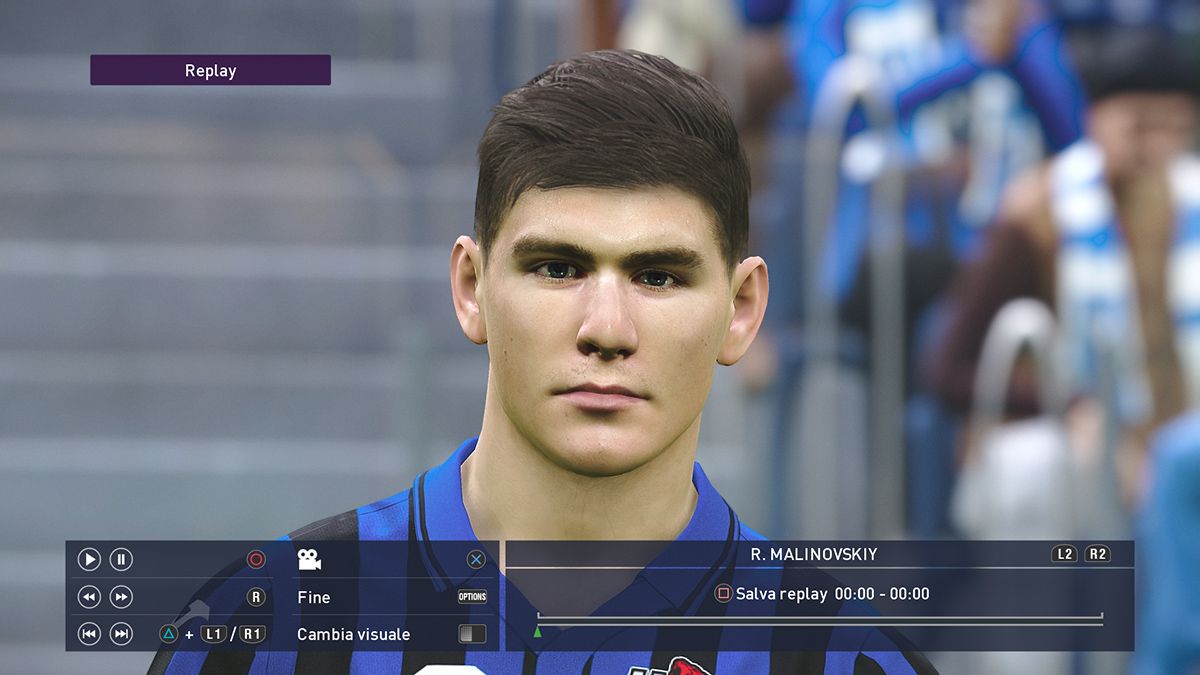
Task: Rewind the replay
Action: click(x=89, y=597)
